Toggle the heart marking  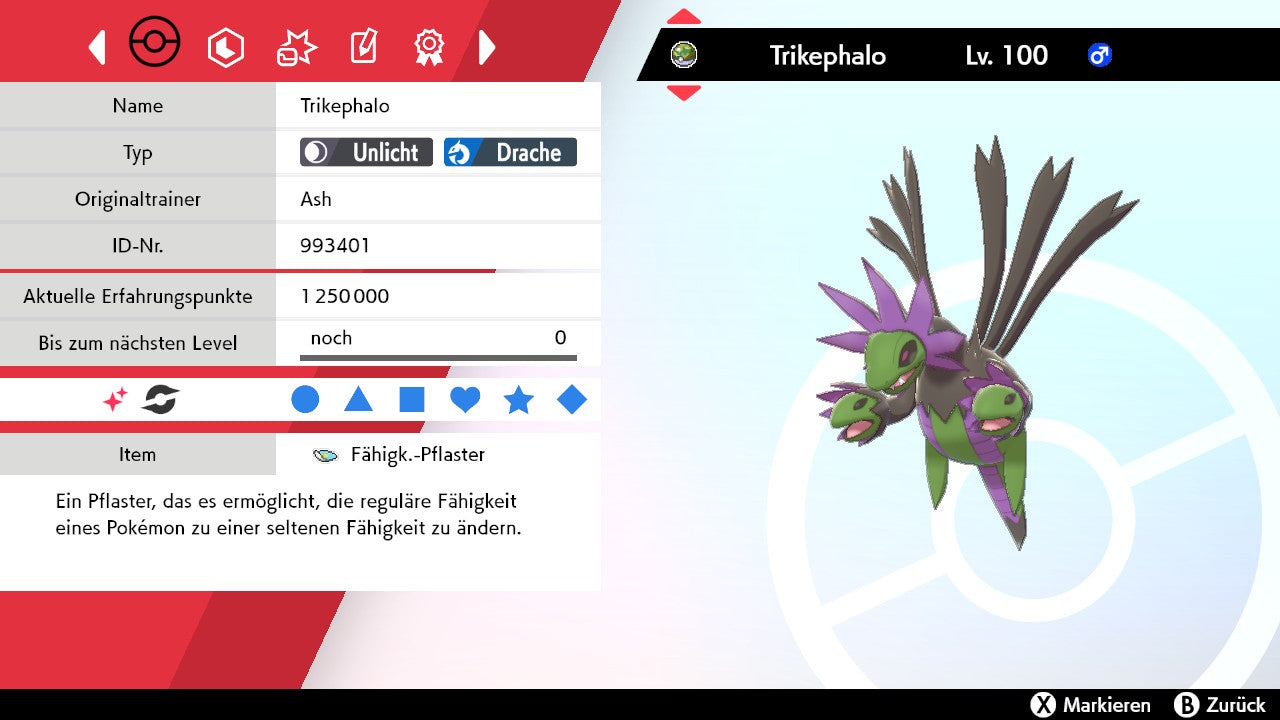click(x=465, y=400)
